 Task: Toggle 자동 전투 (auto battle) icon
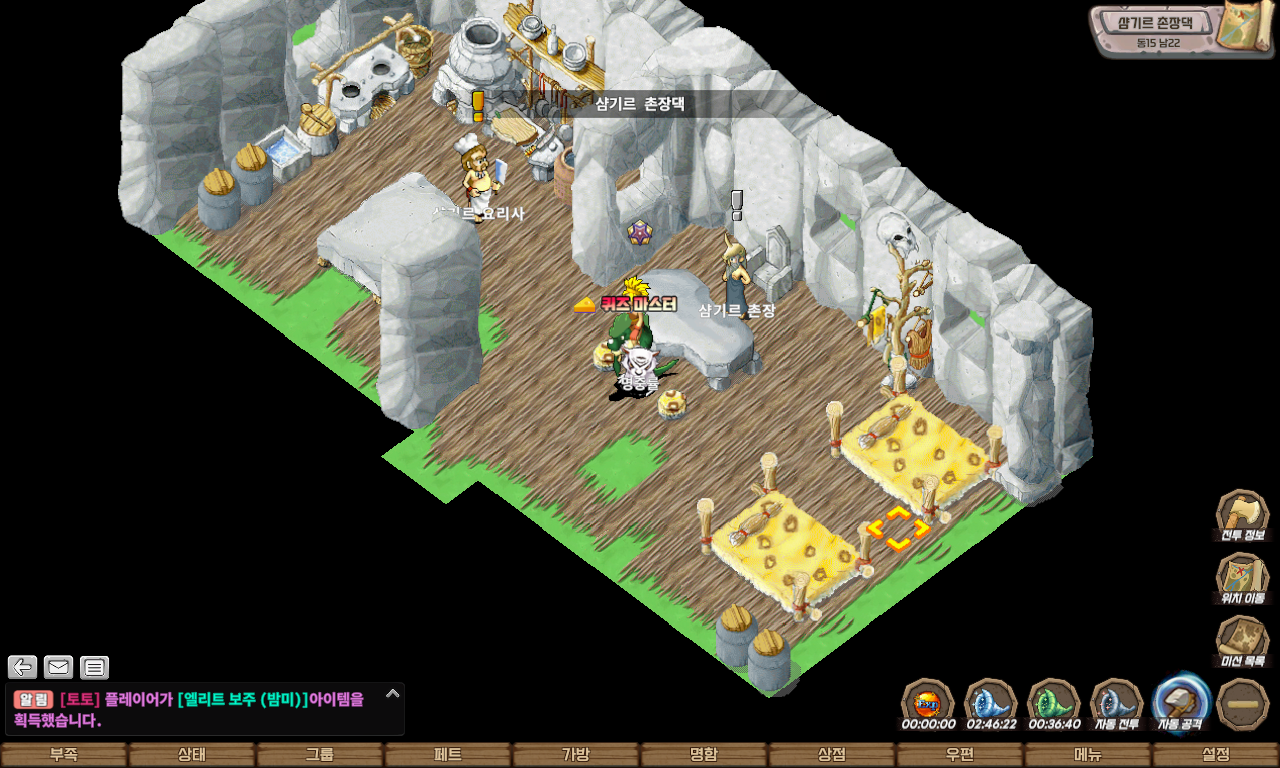pyautogui.click(x=1116, y=702)
